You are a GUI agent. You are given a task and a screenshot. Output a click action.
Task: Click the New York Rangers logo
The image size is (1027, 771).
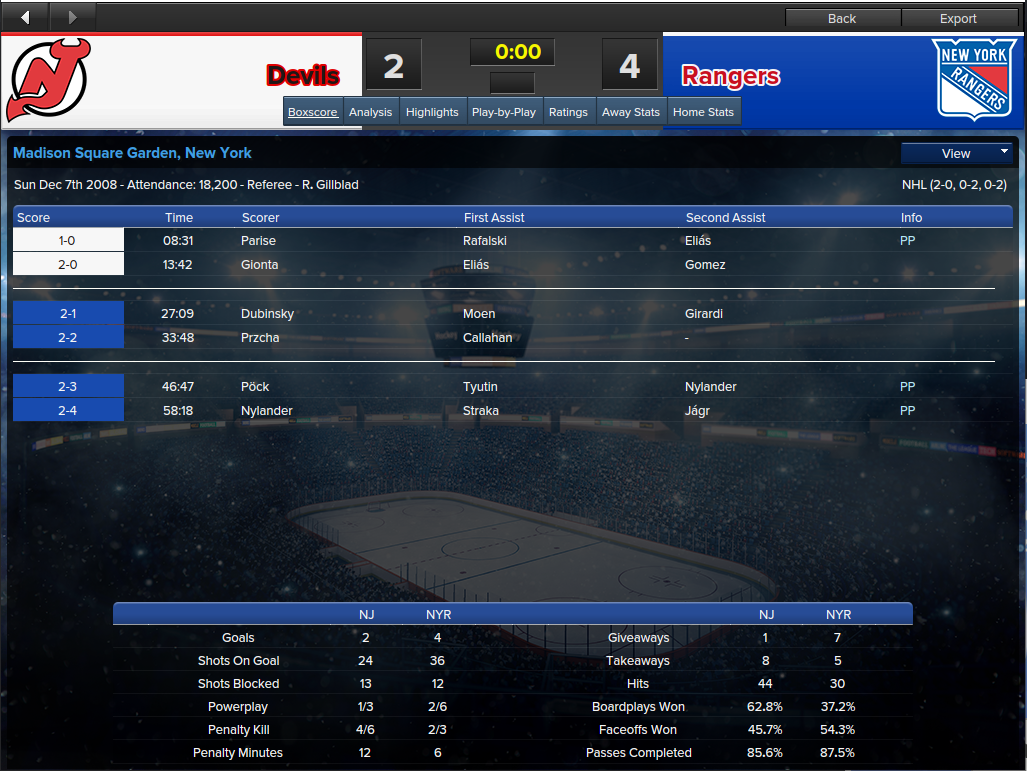(970, 79)
